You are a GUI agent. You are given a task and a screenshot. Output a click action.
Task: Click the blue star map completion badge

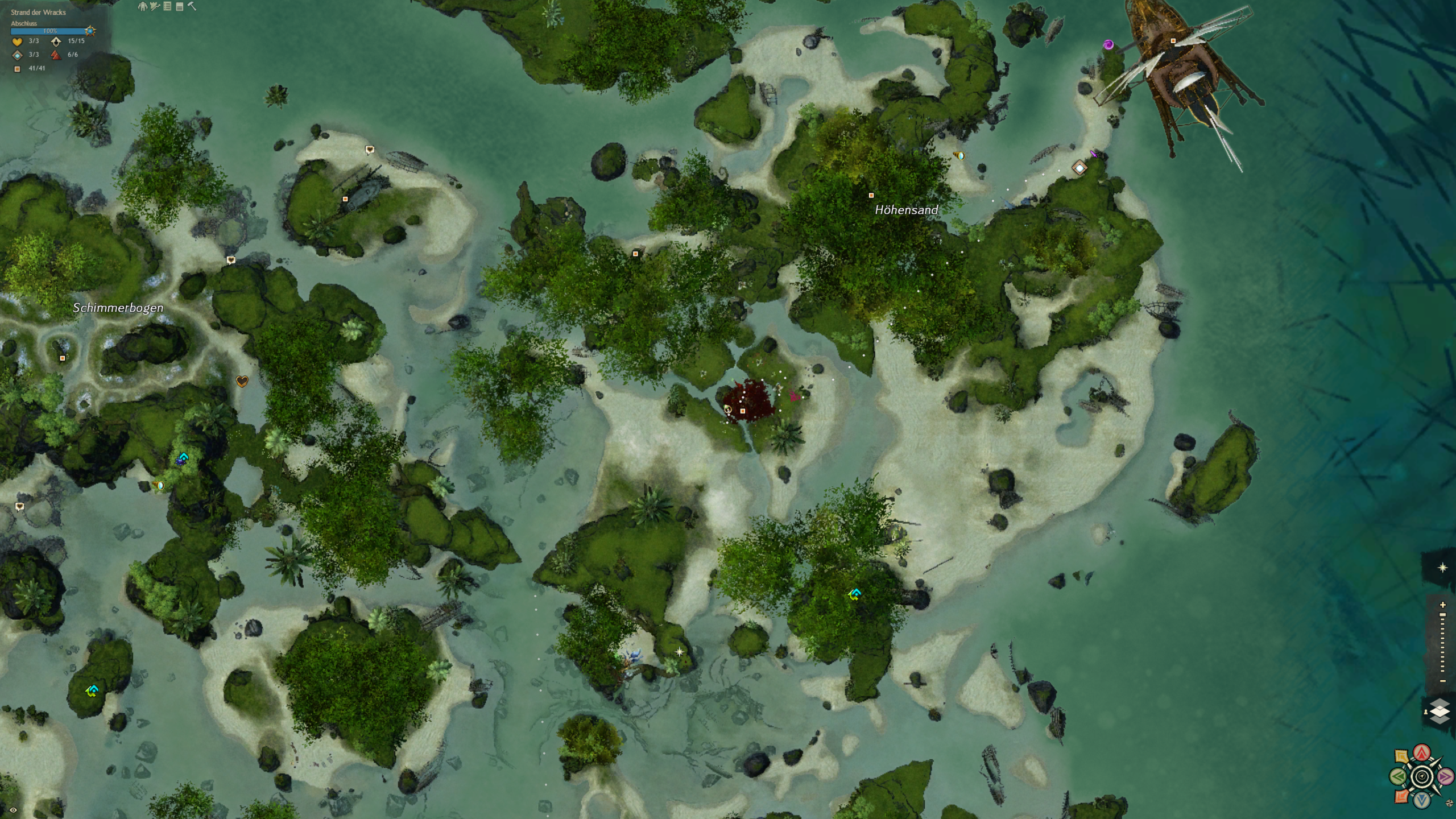pos(90,31)
